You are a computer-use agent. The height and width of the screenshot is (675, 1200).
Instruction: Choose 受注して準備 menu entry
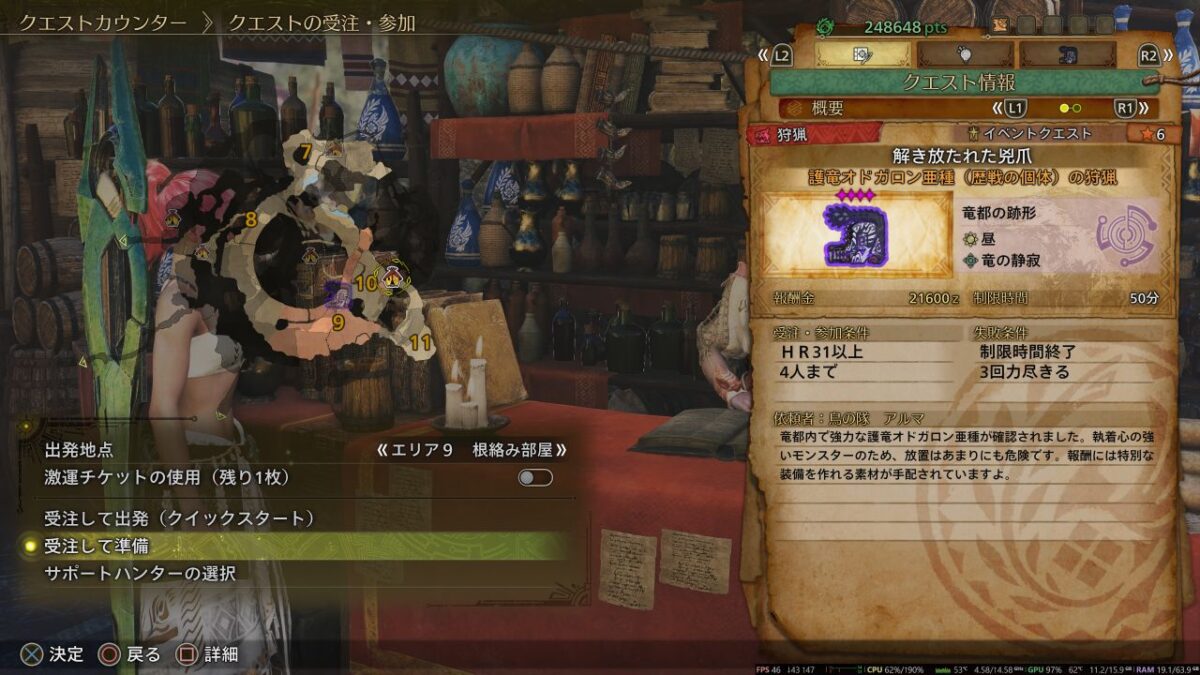pyautogui.click(x=97, y=546)
